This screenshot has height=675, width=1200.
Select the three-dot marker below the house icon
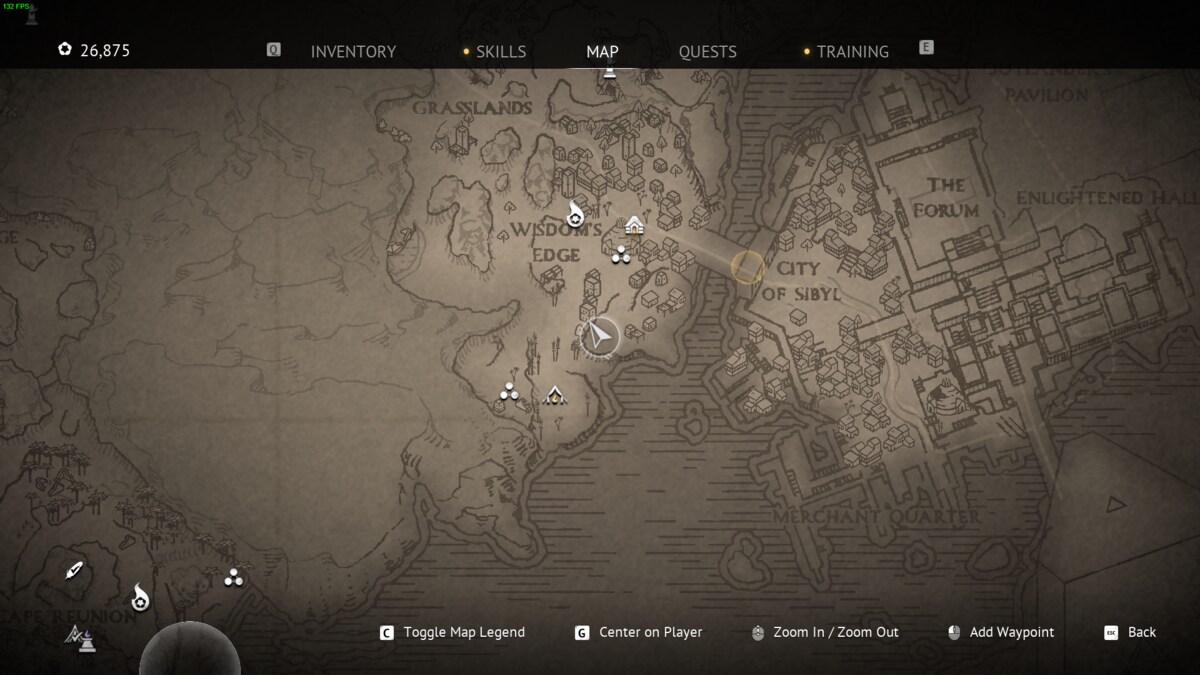point(620,255)
